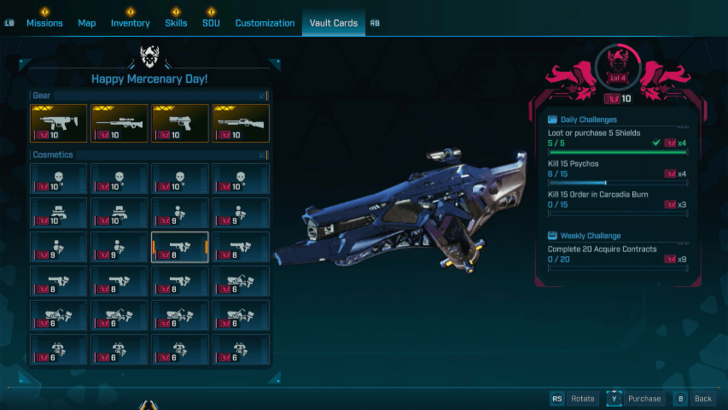
Task: Select the Loot or purchase 5 Shields challenge
Action: pyautogui.click(x=616, y=138)
